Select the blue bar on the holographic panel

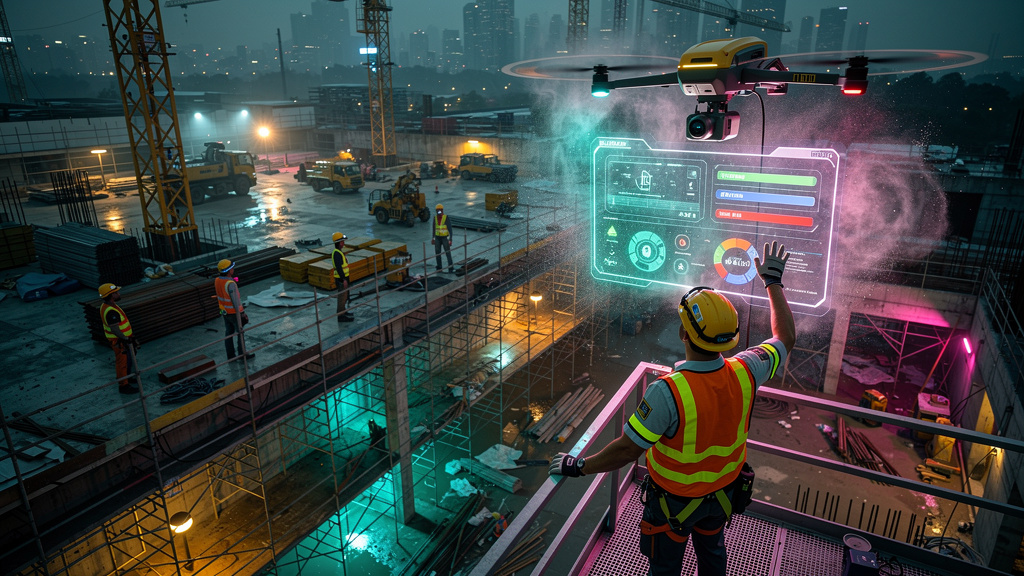[x=766, y=198]
